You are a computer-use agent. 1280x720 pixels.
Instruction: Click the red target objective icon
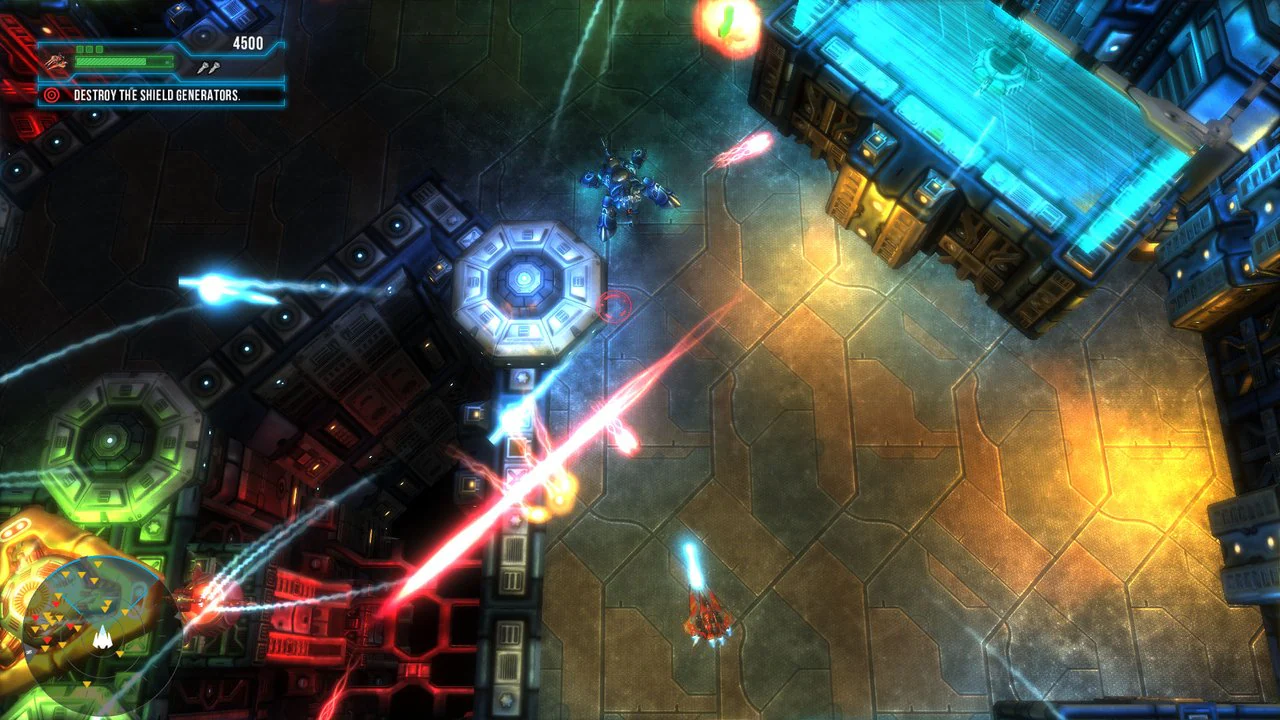[50, 93]
